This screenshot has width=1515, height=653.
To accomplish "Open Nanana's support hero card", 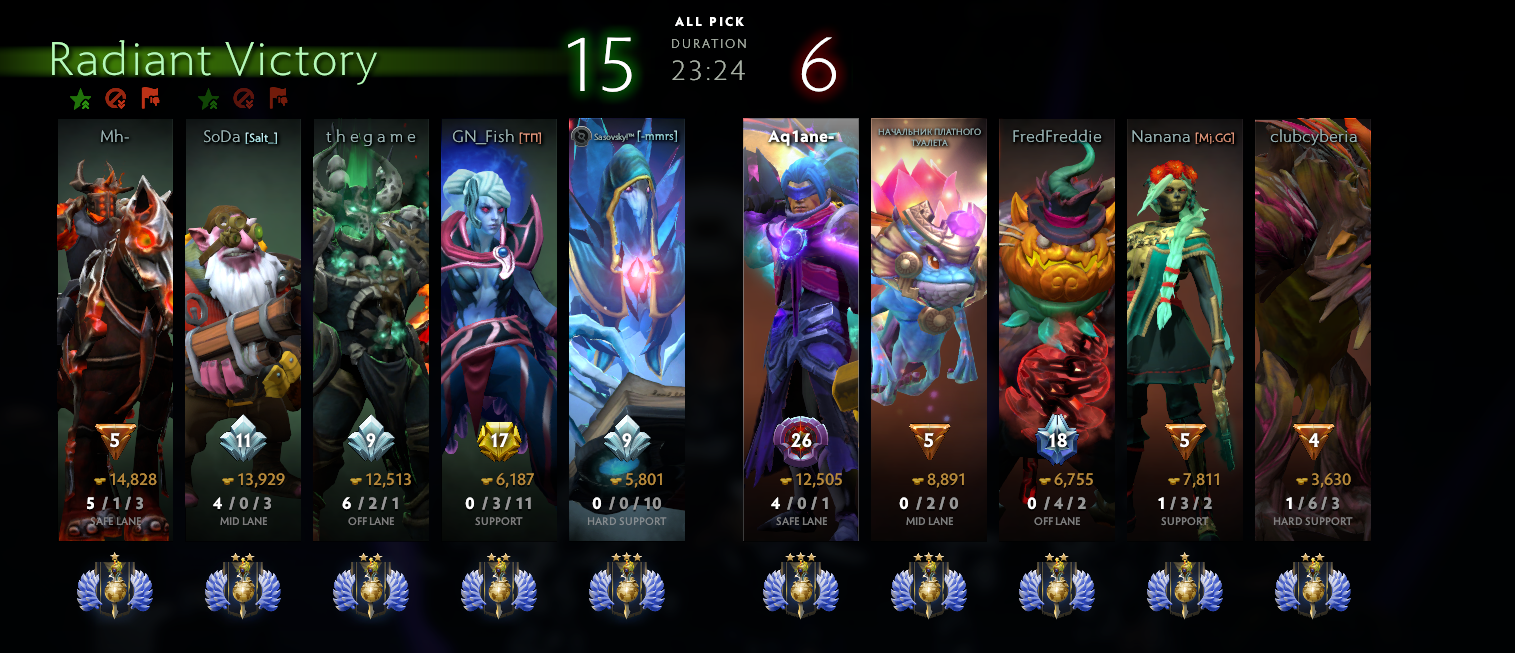I will pyautogui.click(x=1185, y=300).
